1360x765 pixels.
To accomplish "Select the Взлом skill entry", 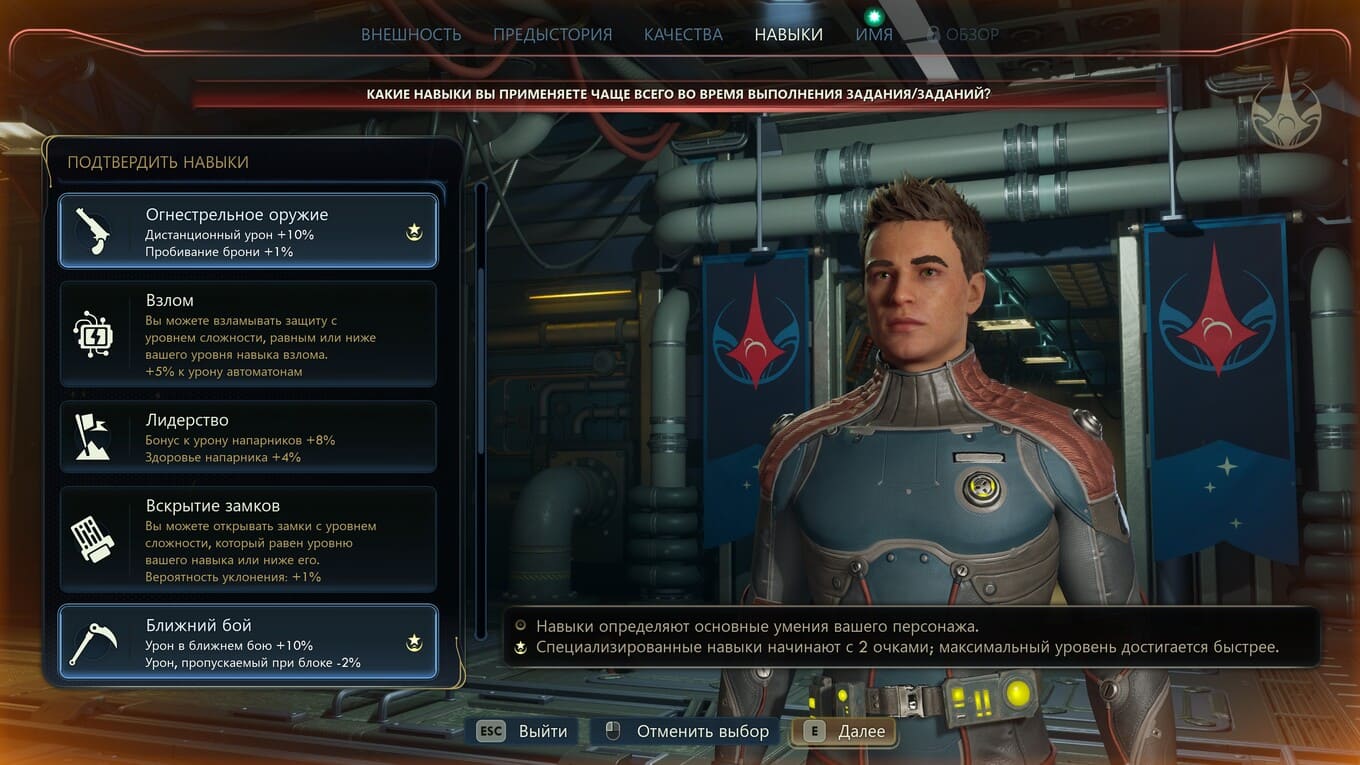I will pos(248,334).
